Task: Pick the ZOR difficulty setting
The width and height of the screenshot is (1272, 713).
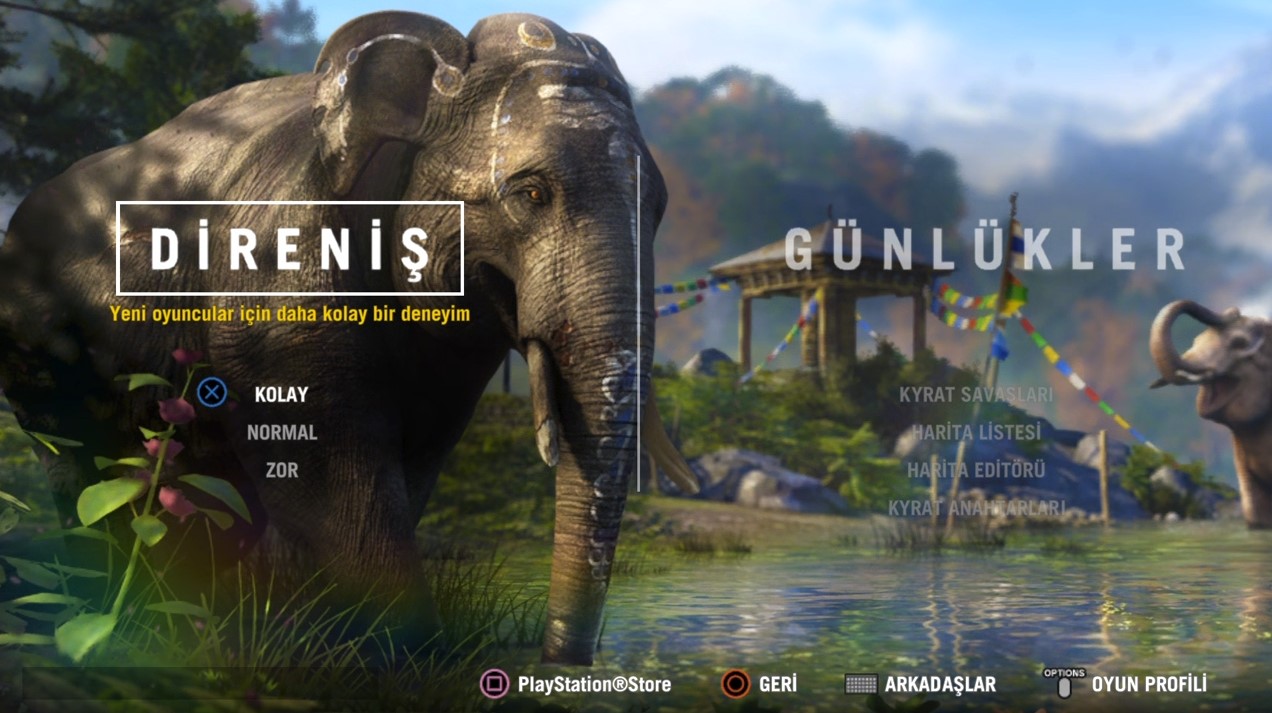Action: (x=282, y=470)
